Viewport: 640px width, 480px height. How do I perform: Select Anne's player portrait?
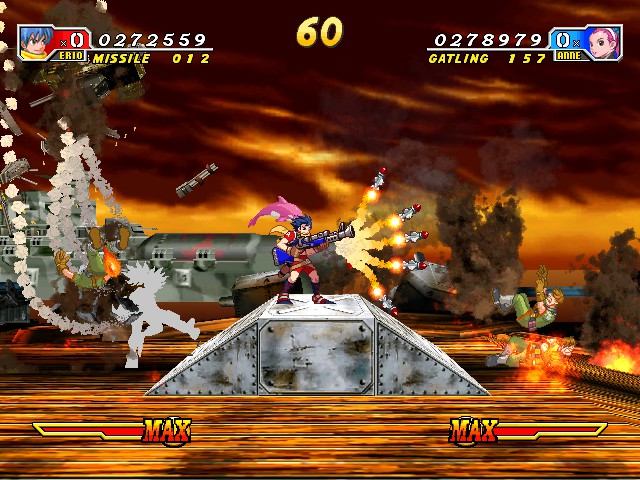[x=602, y=43]
